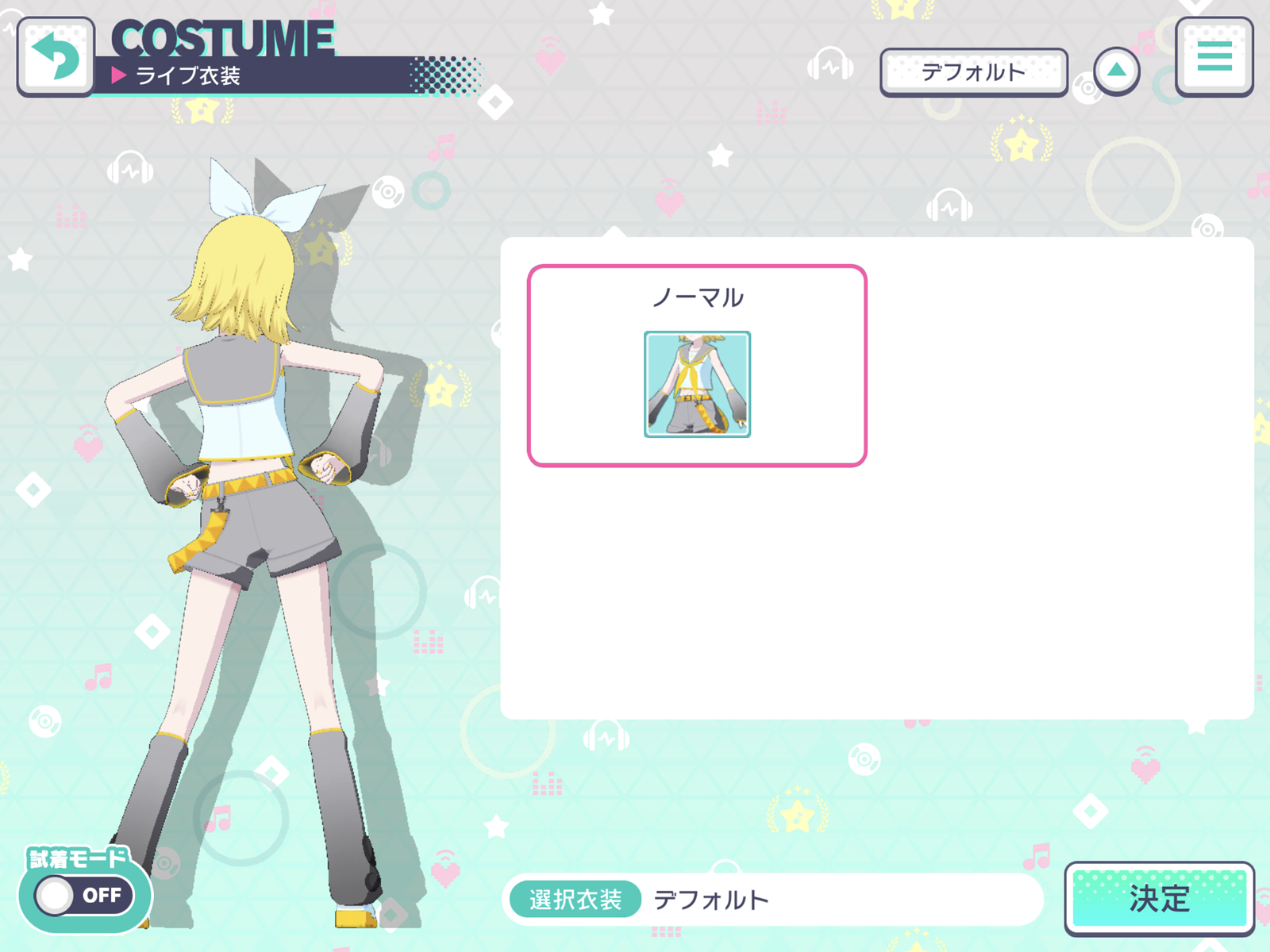Click the pink arrow beside ライブ衣装

119,75
